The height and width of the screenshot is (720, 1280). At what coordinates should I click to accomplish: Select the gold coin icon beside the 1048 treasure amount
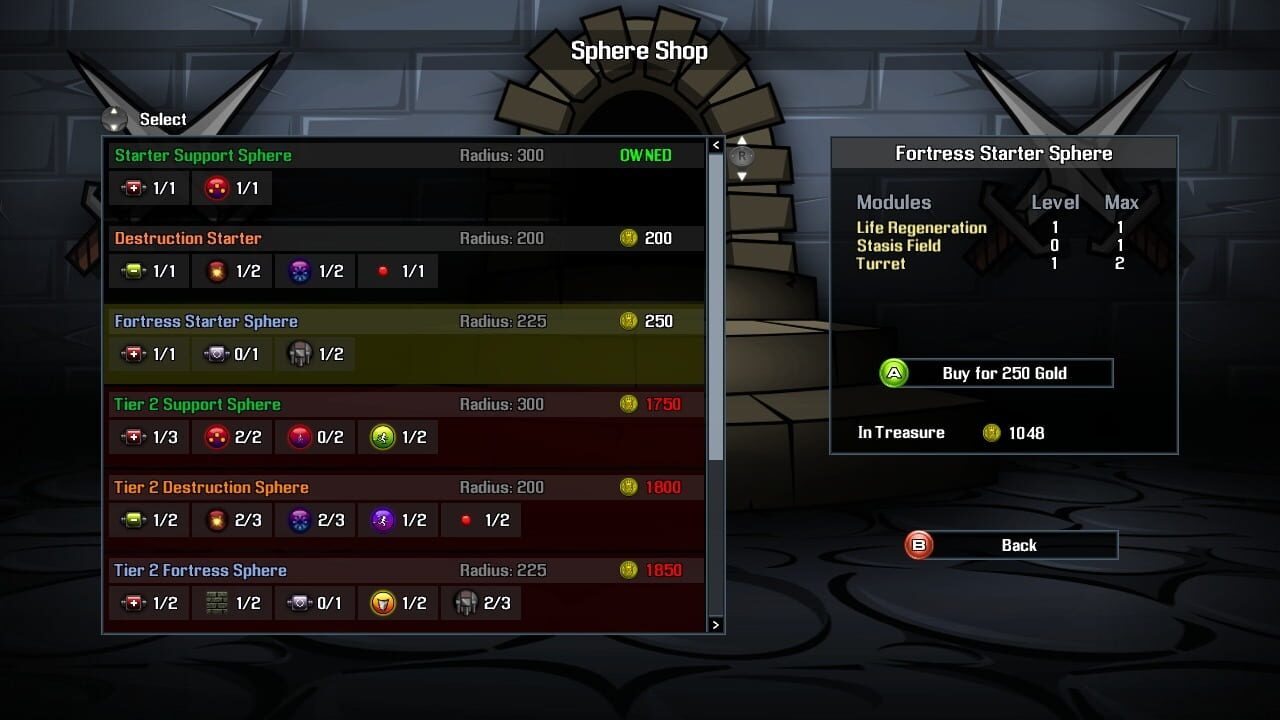coord(991,433)
